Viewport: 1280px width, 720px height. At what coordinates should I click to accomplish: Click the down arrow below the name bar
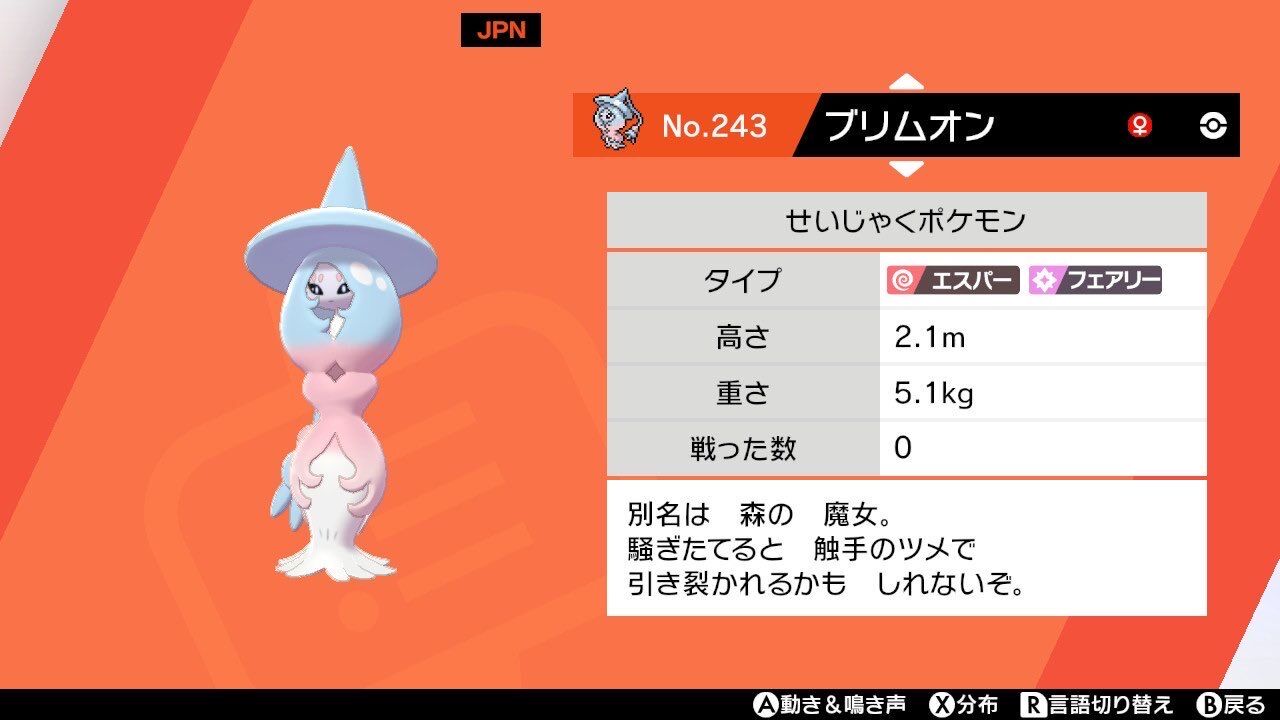[x=908, y=168]
